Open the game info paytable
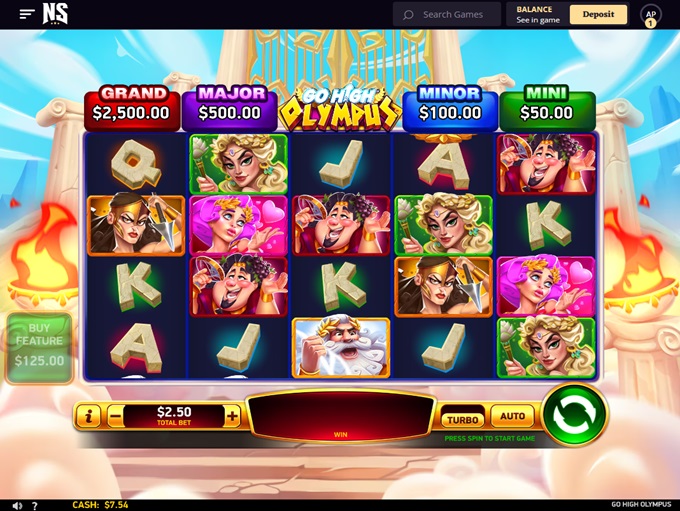Viewport: 680px width, 511px height. coord(89,415)
